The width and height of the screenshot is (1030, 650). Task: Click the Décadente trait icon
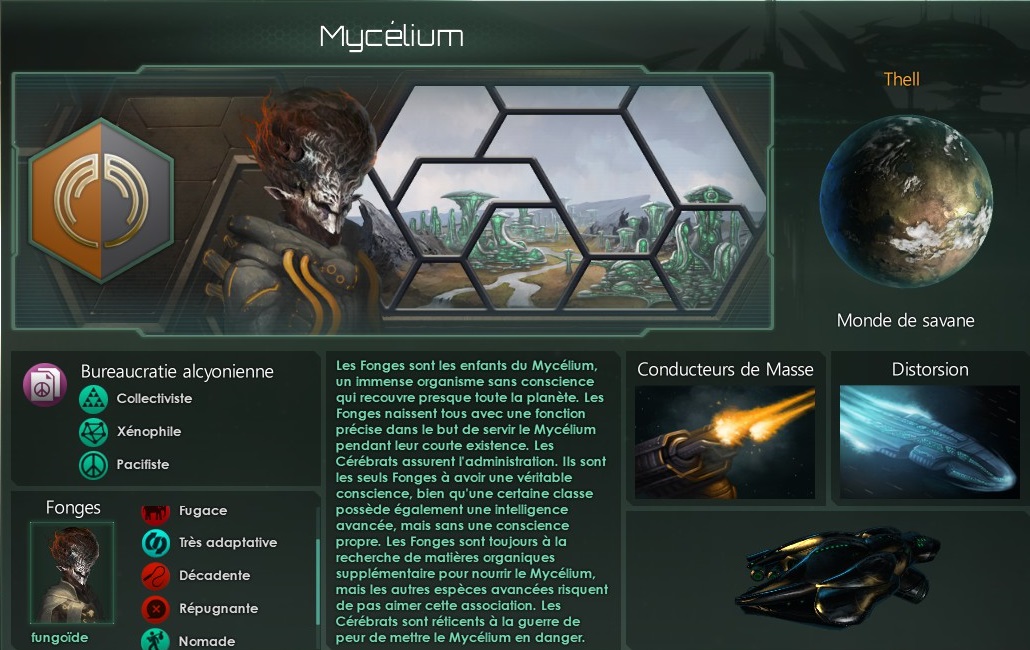click(x=155, y=576)
